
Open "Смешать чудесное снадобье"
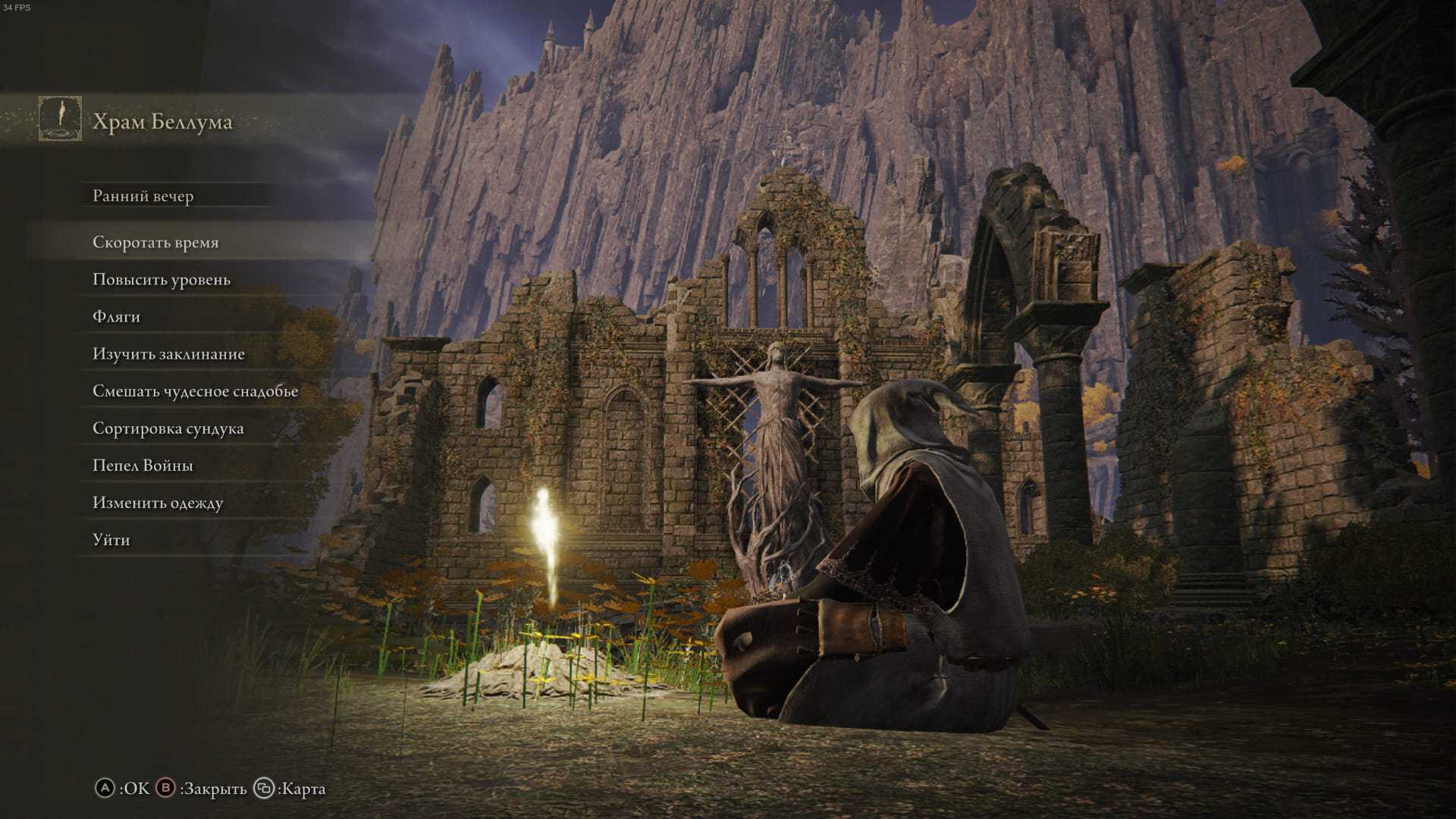click(x=195, y=391)
